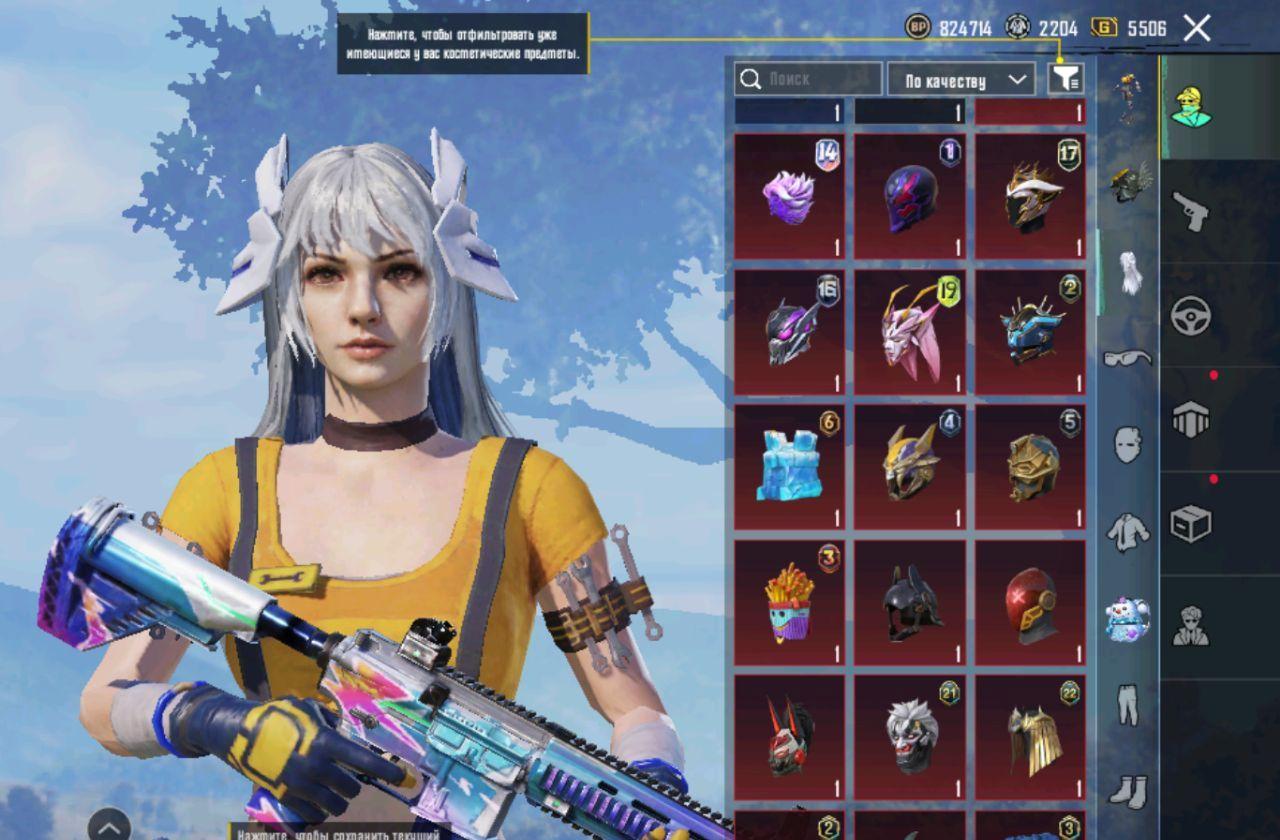Show the glasses subcategory
The width and height of the screenshot is (1280, 840).
pos(1128,357)
